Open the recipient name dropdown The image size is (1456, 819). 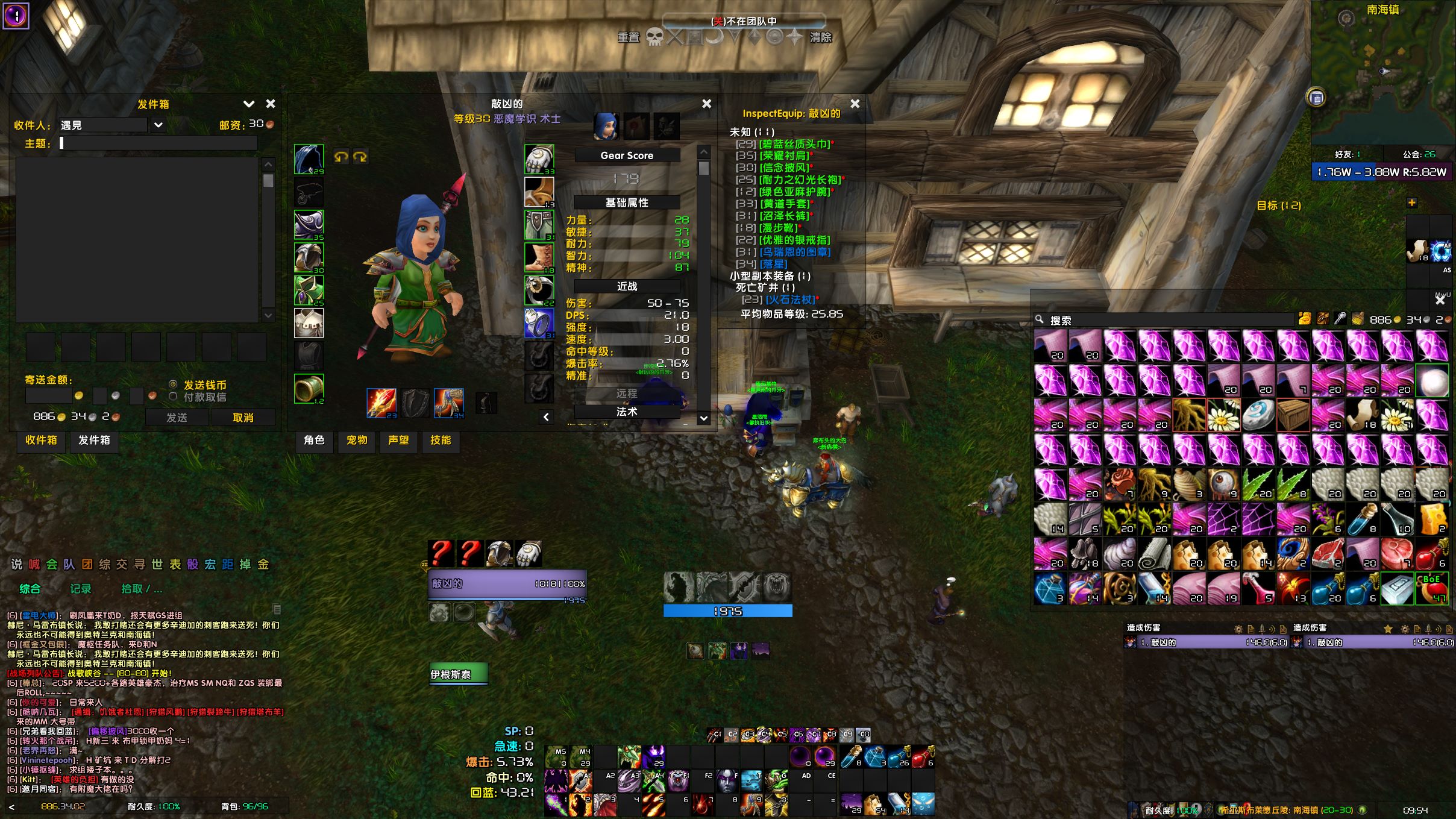pos(158,125)
